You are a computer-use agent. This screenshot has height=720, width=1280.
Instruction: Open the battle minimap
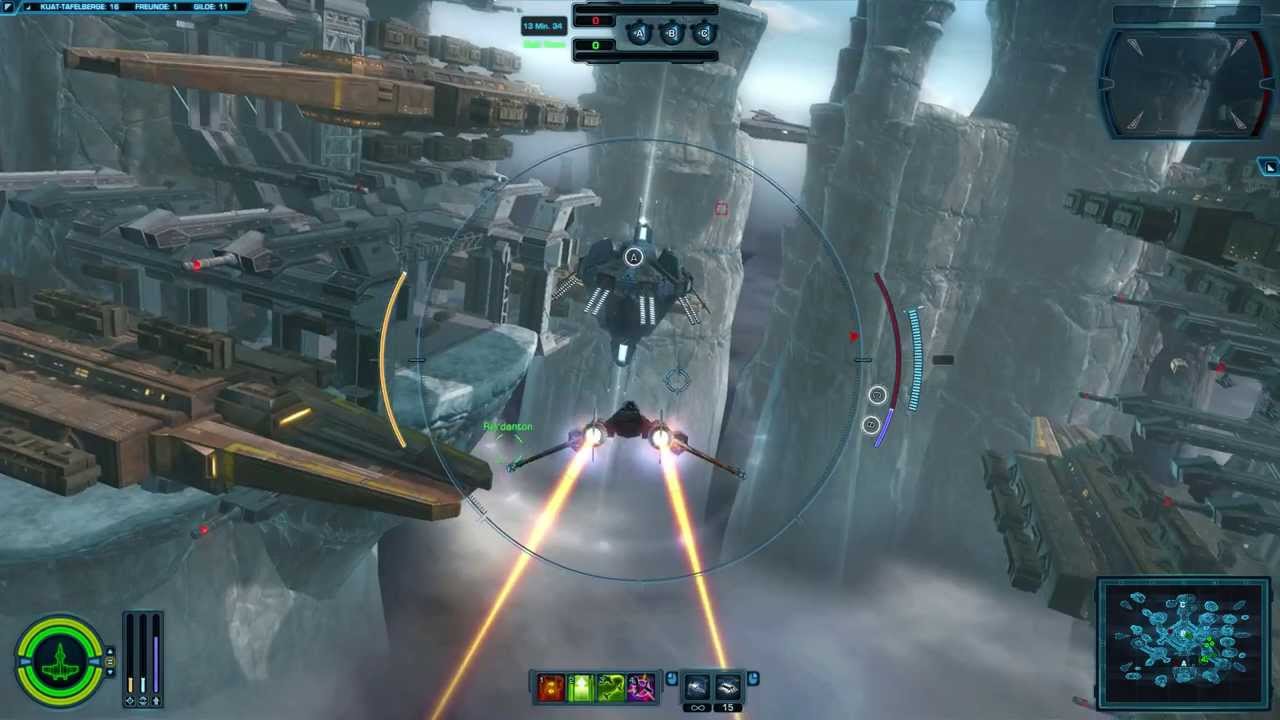pos(1183,644)
